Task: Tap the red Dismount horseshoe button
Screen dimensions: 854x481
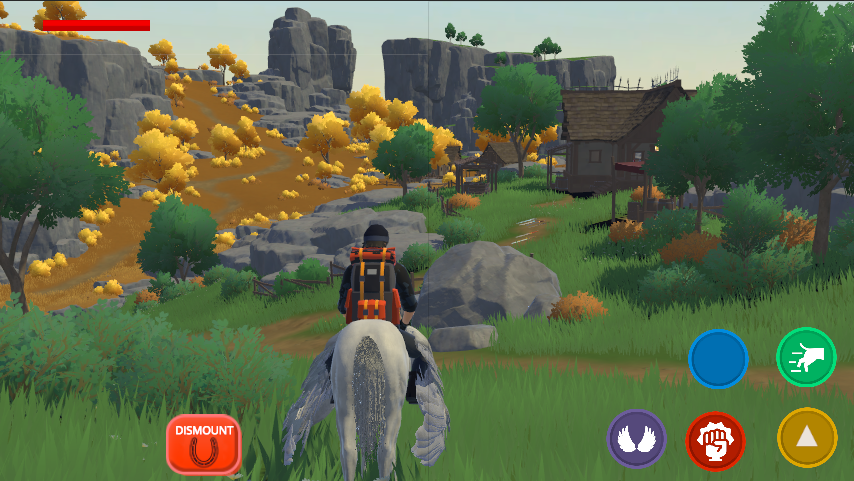Action: point(204,444)
